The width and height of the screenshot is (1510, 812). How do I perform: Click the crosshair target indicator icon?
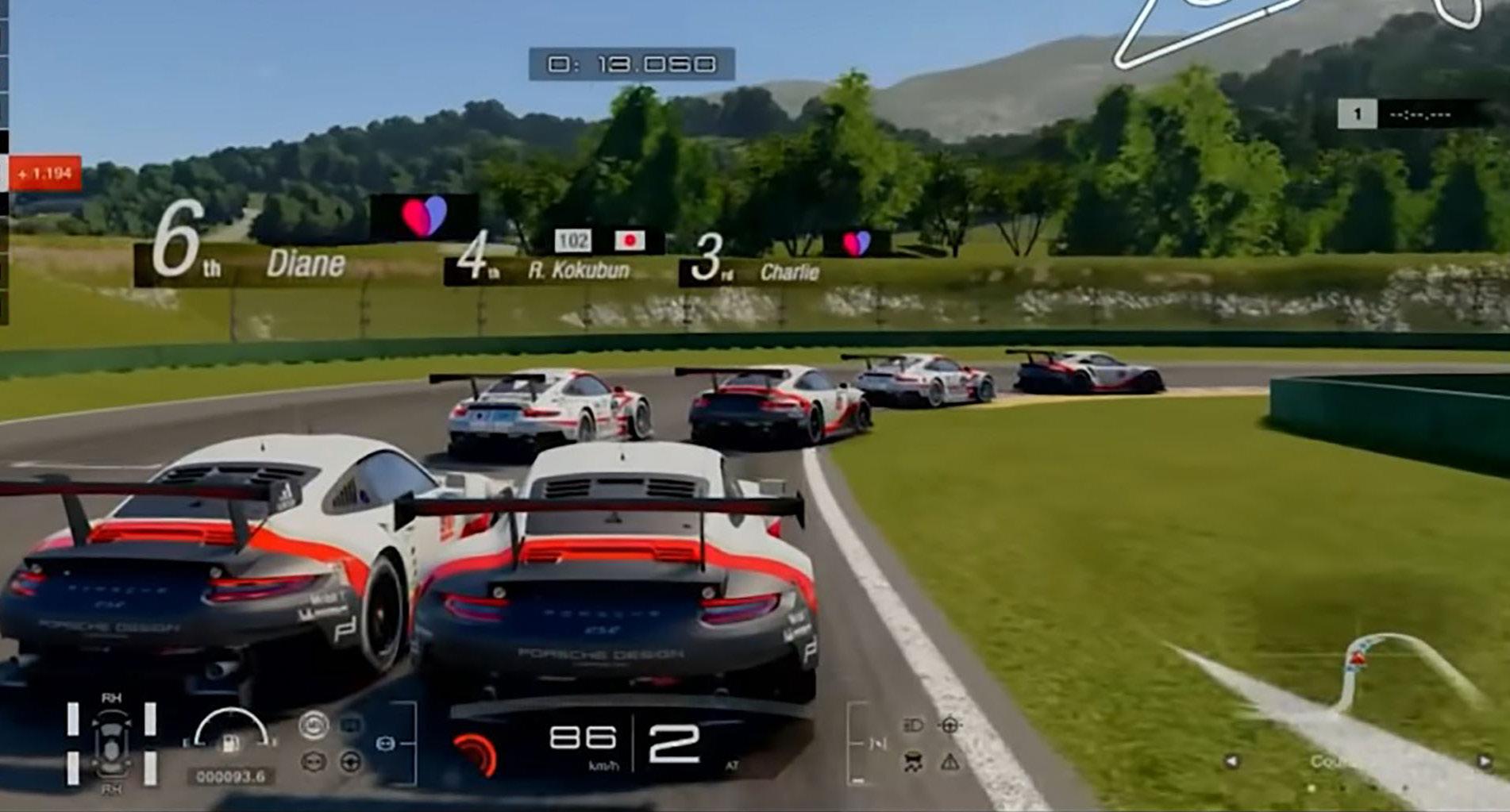[x=950, y=725]
